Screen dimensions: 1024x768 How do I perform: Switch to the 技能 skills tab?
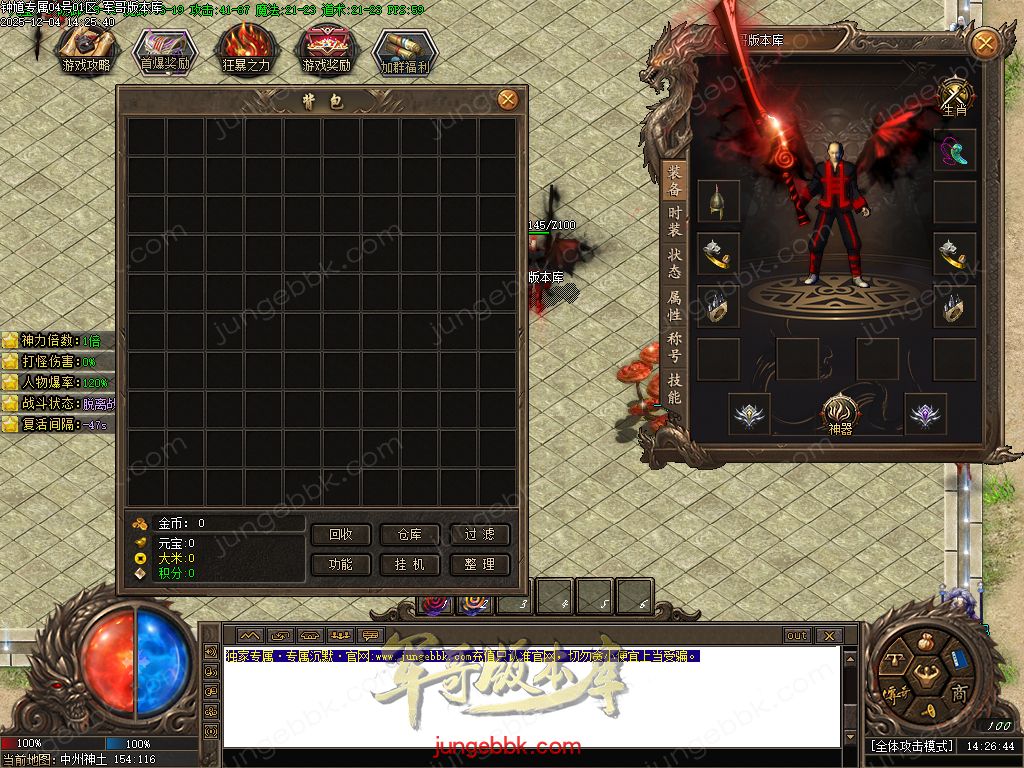click(x=675, y=389)
